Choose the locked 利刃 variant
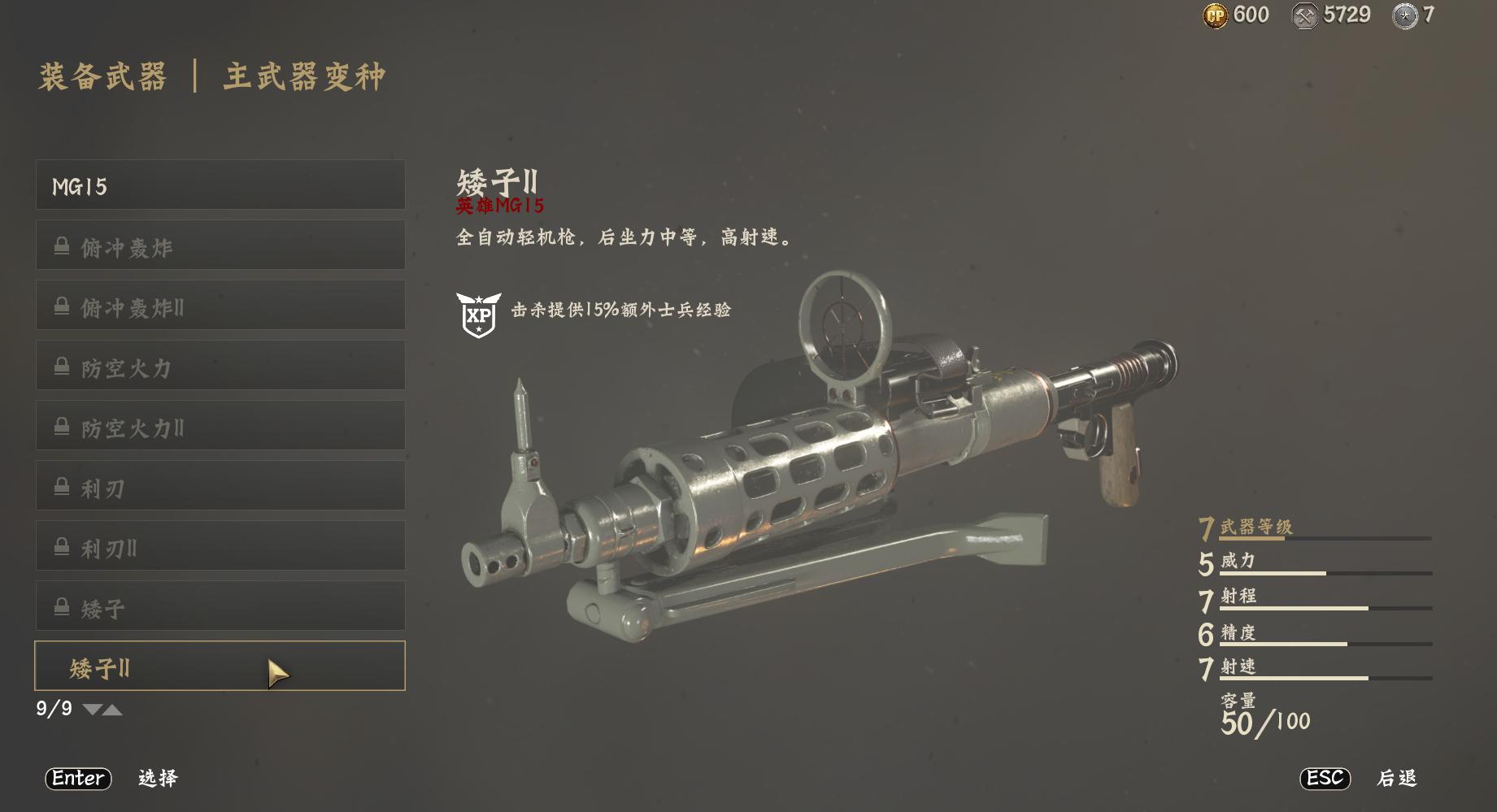Viewport: 1497px width, 812px height. 220,486
